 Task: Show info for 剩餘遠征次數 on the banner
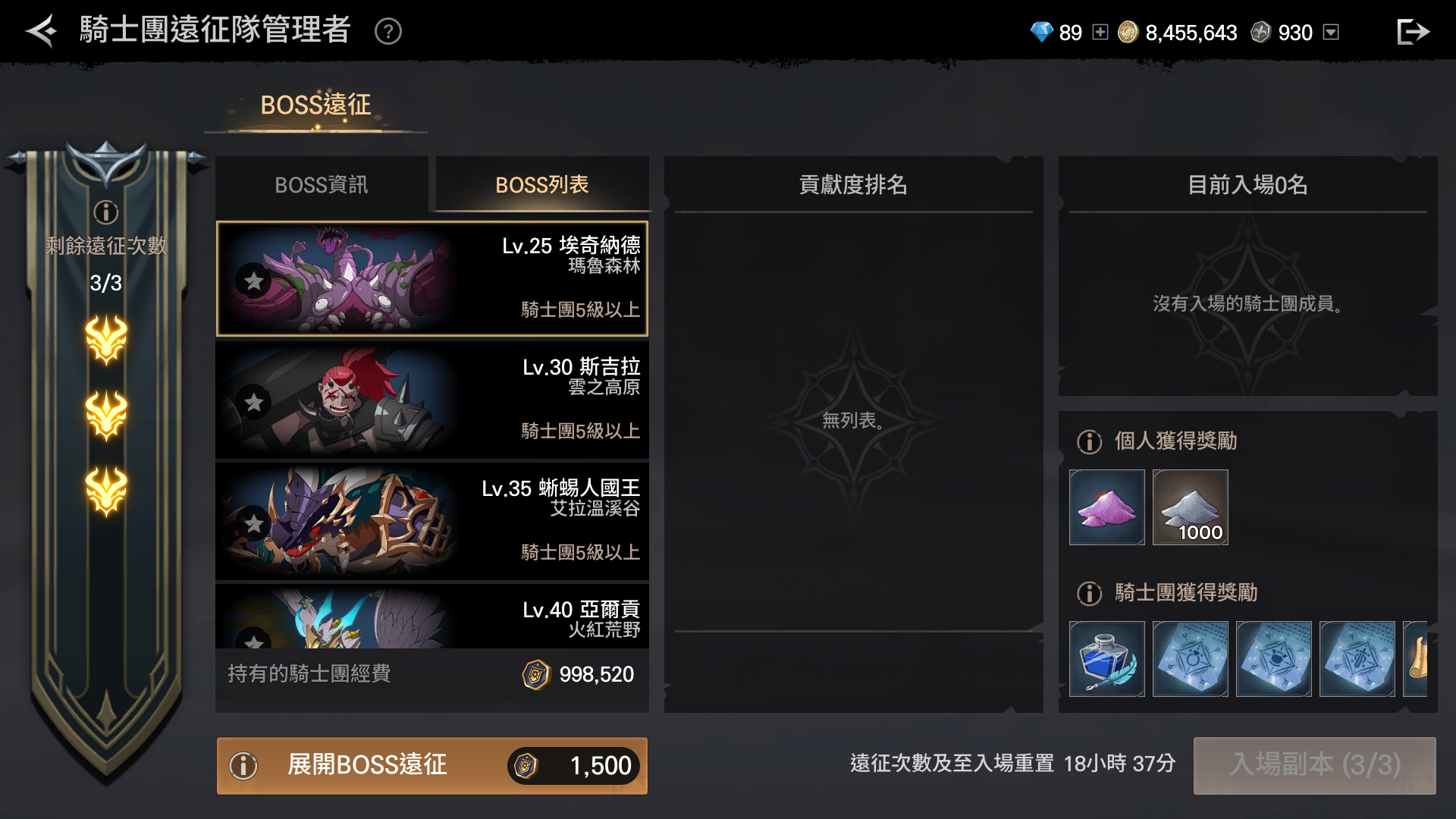[x=106, y=212]
